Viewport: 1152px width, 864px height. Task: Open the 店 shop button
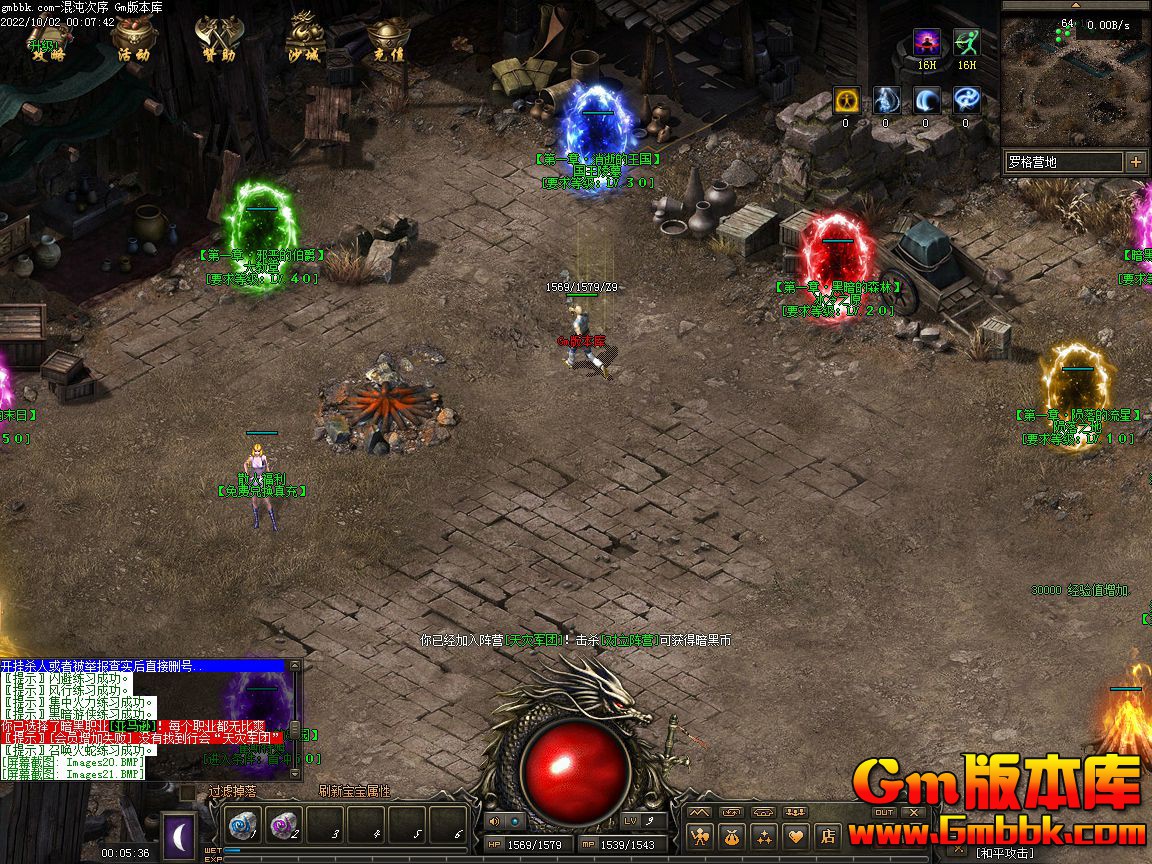click(827, 835)
